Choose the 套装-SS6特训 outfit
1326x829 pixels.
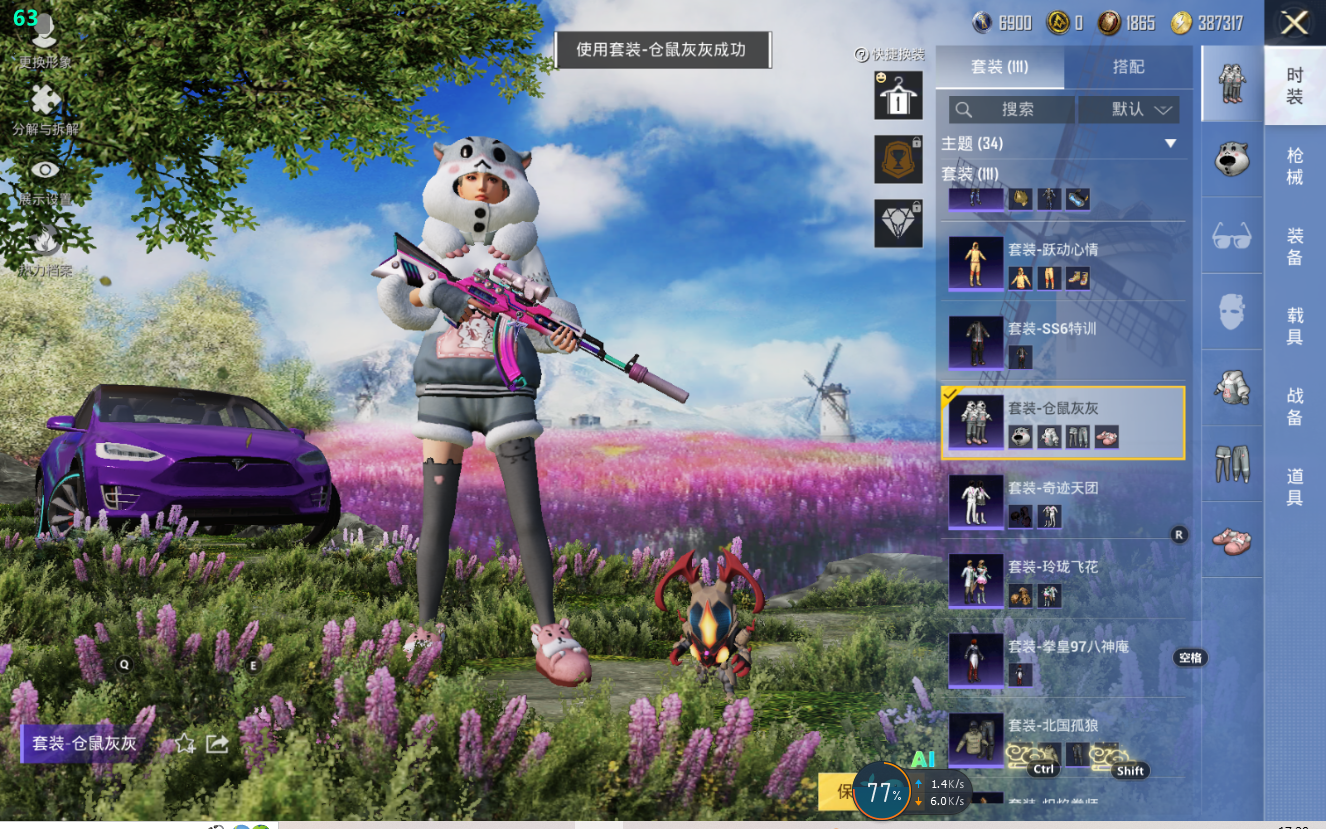pyautogui.click(x=1065, y=342)
